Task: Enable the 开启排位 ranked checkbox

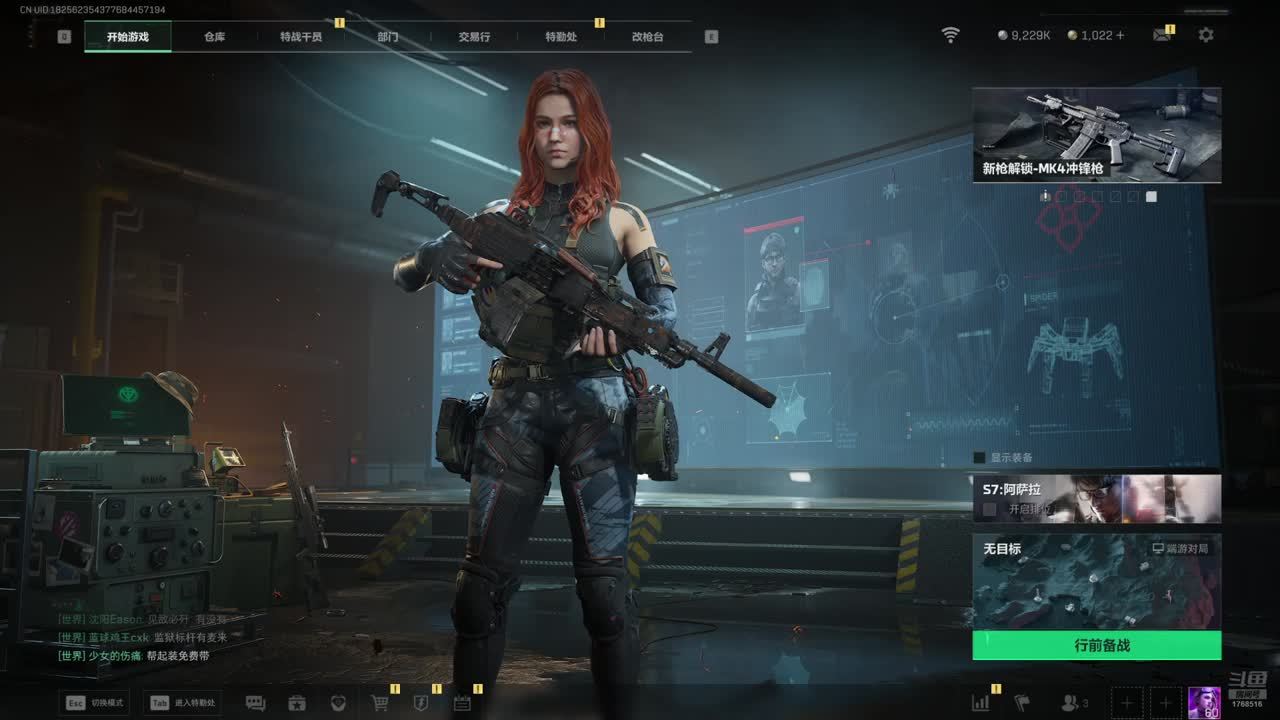Action: pos(990,509)
